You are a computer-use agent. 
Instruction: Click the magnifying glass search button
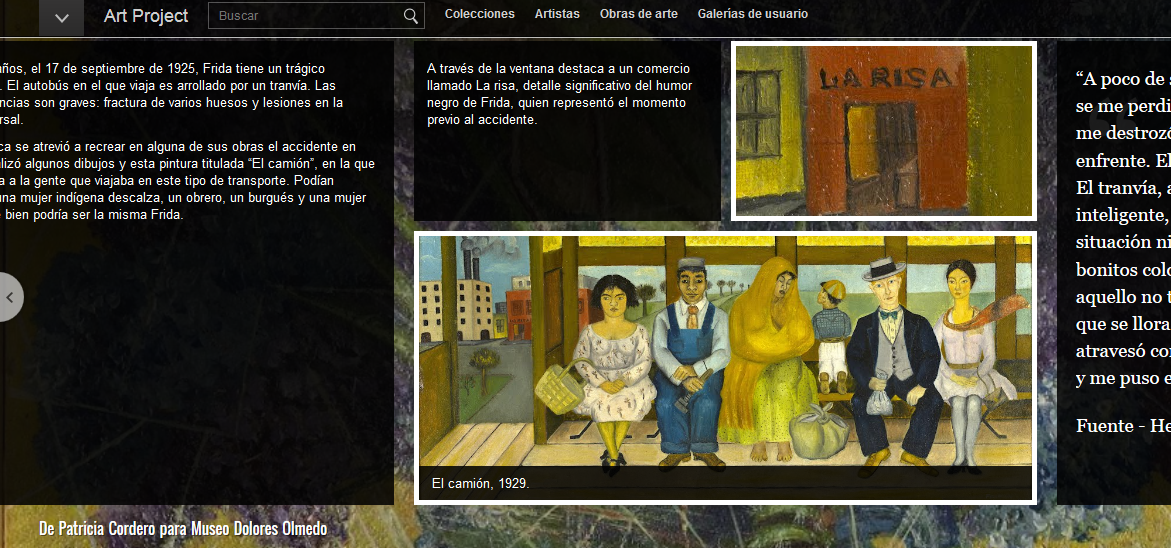[x=411, y=15]
